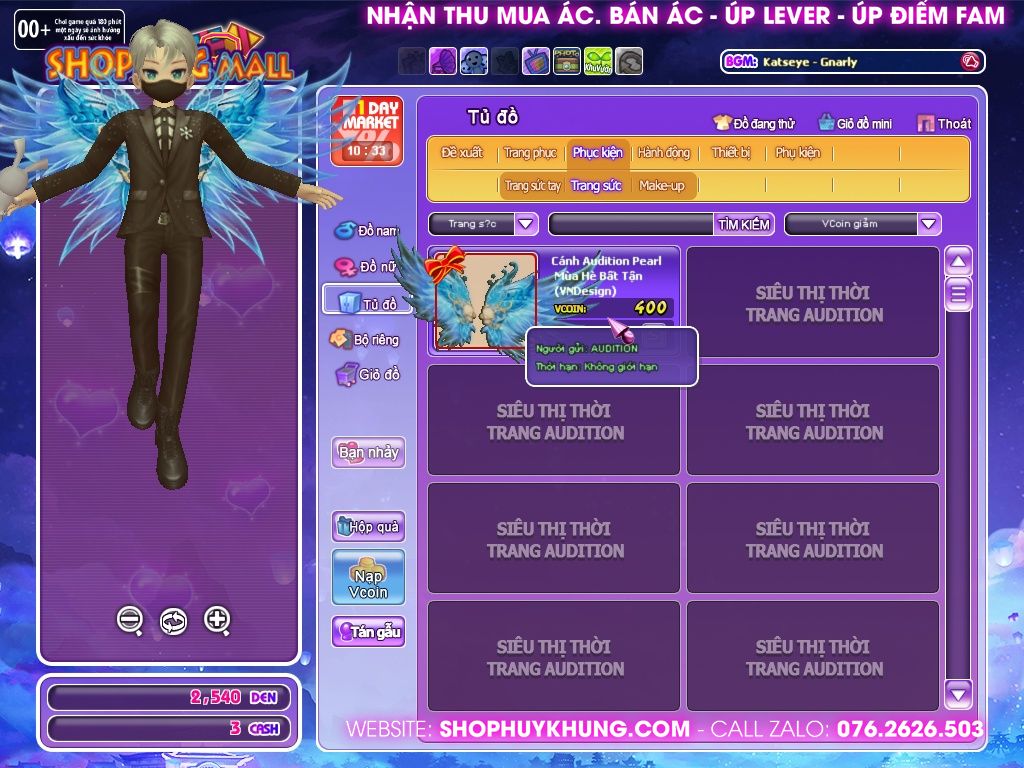Switch to the Thiết bị tab
This screenshot has width=1024, height=768.
point(731,153)
